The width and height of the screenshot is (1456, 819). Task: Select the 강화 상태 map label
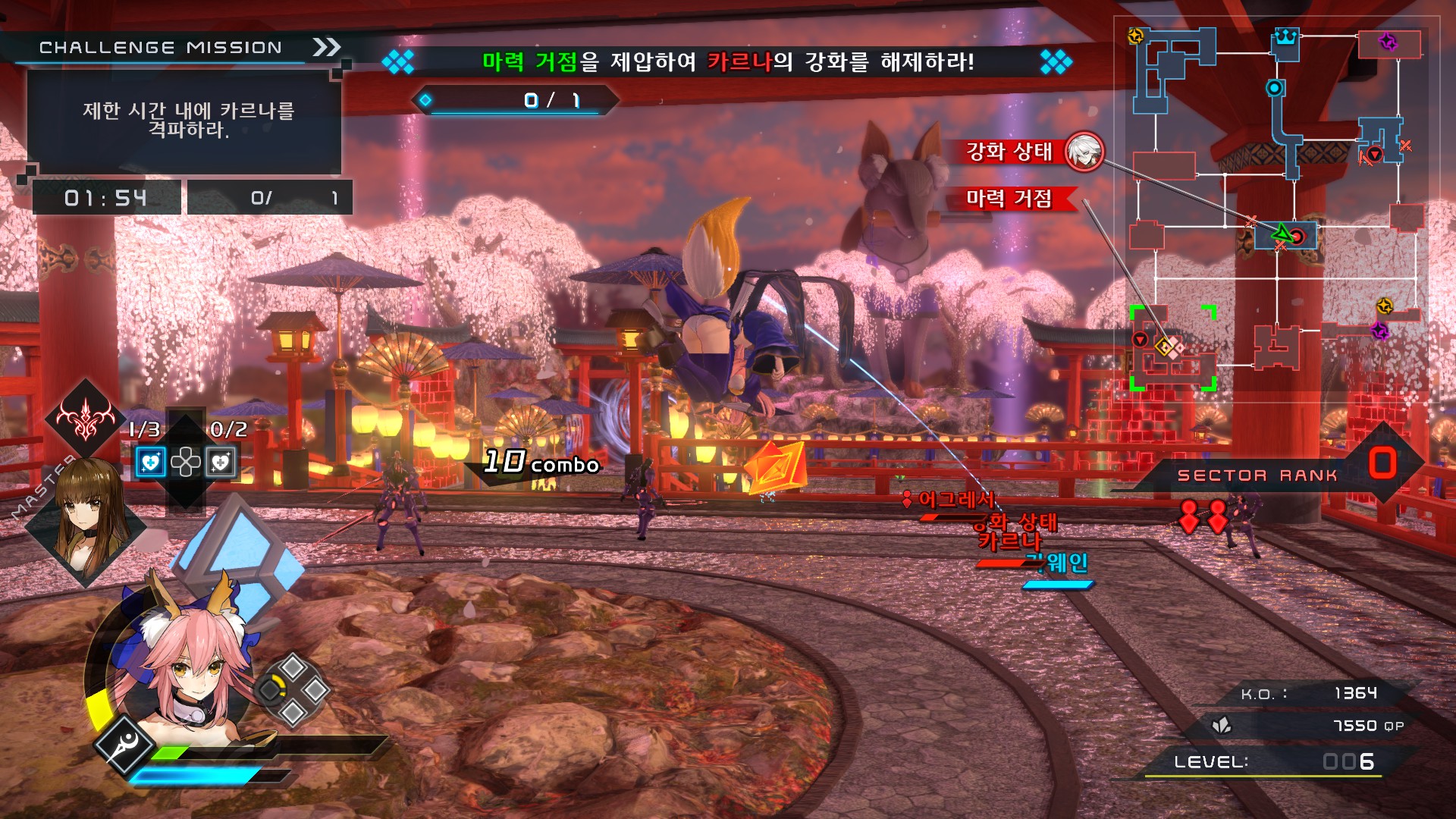(1009, 152)
